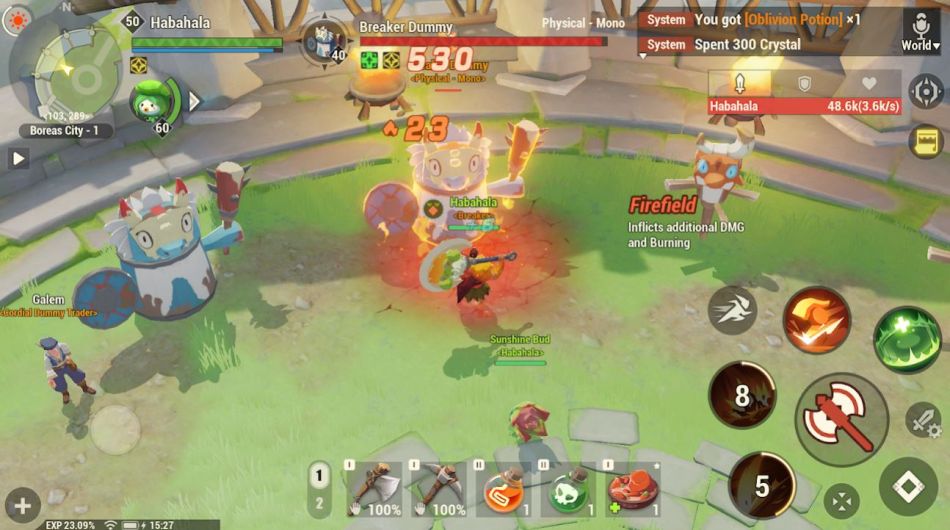Open the World voice channel dropdown
The height and width of the screenshot is (530, 950).
click(x=921, y=31)
